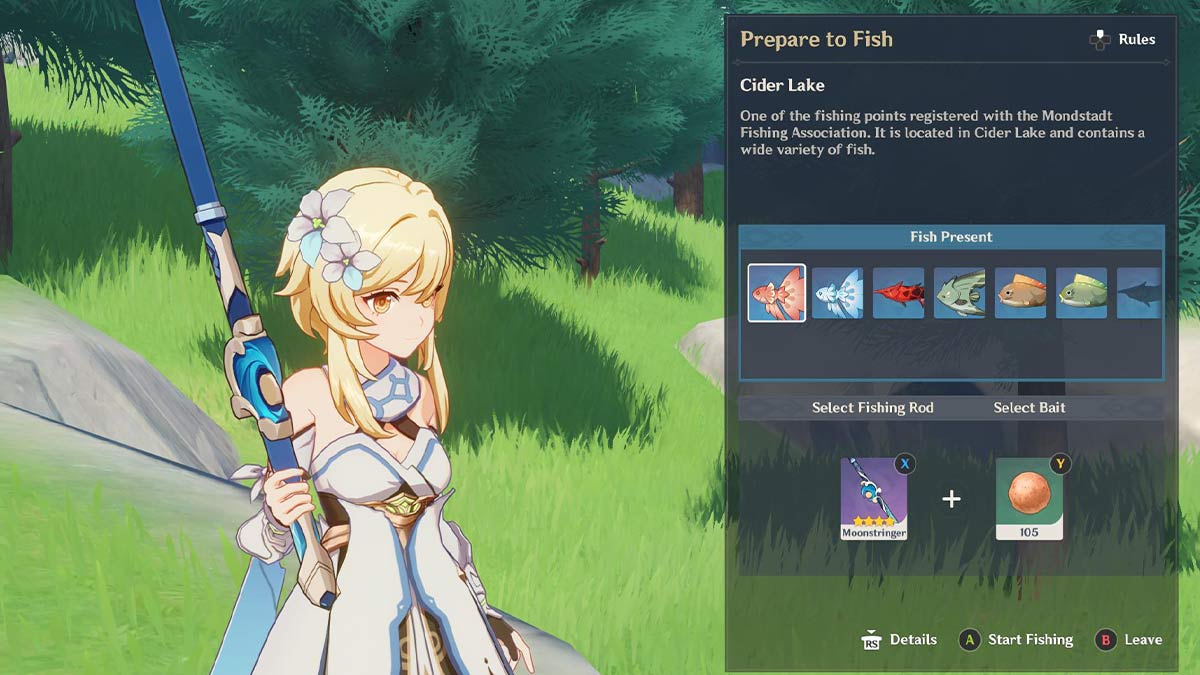Image resolution: width=1200 pixels, height=675 pixels.
Task: Leave the fishing screen
Action: point(1129,640)
